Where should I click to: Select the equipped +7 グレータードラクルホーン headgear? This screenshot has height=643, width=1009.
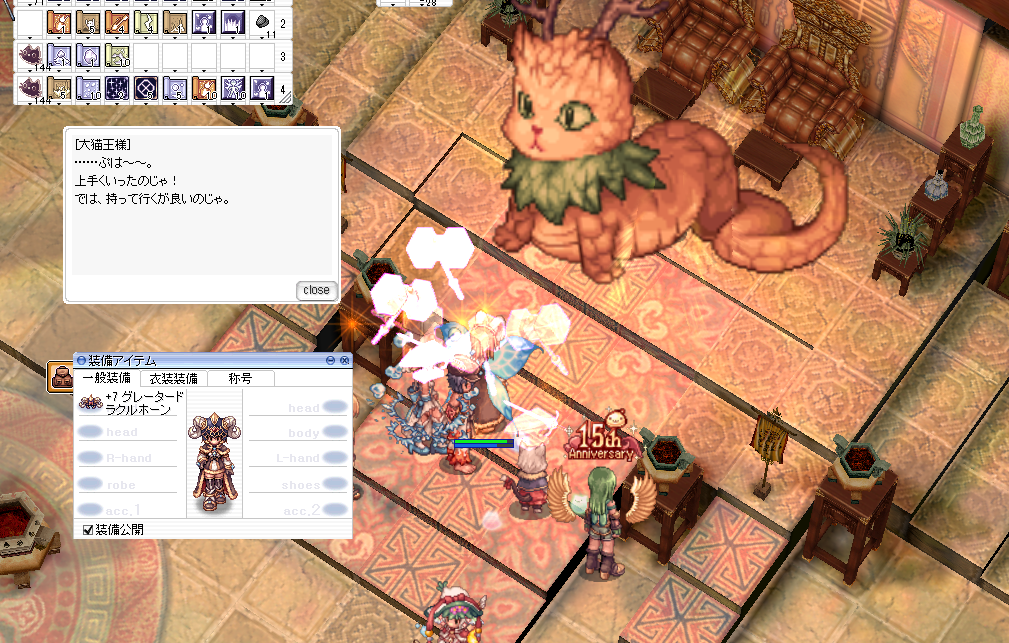click(x=92, y=403)
